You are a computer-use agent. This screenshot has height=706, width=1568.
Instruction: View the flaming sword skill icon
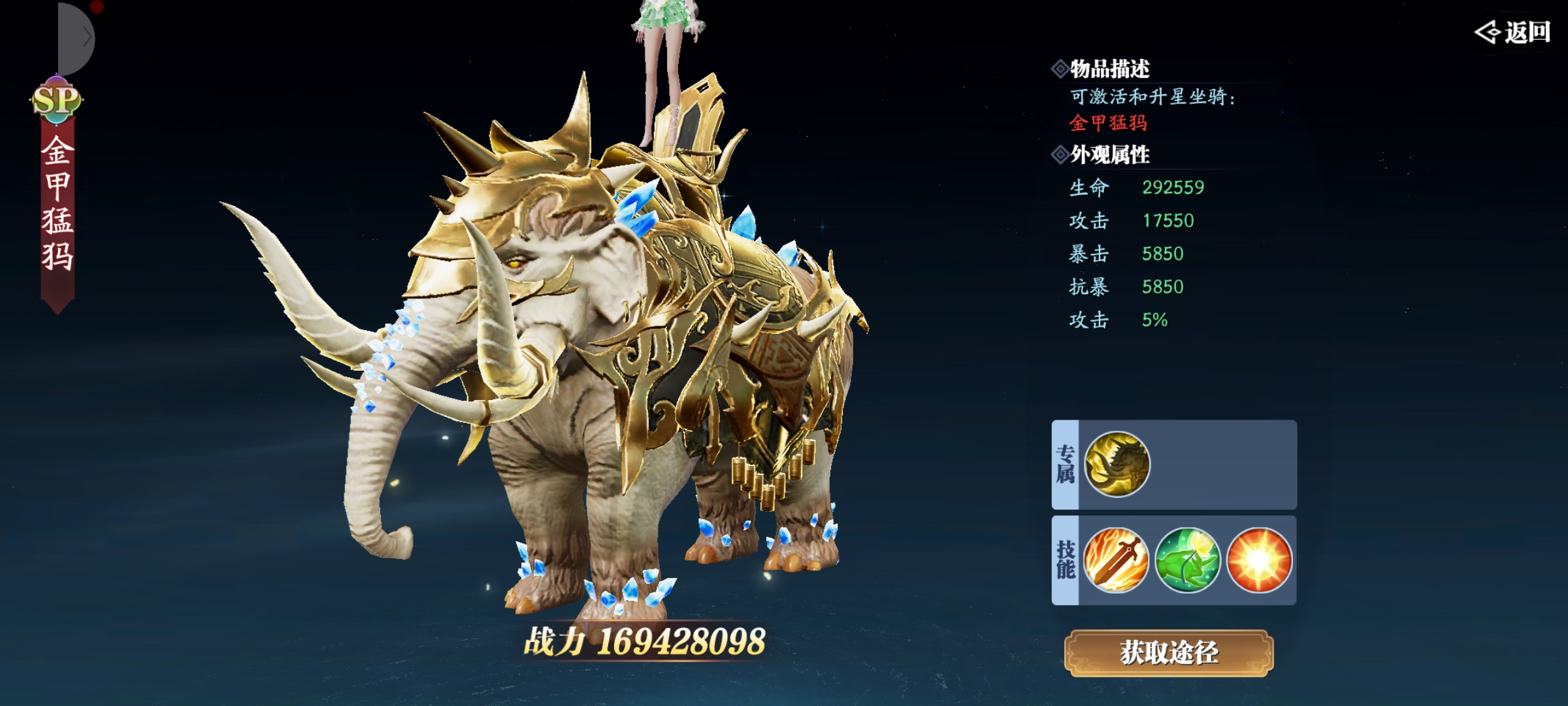tap(1116, 560)
